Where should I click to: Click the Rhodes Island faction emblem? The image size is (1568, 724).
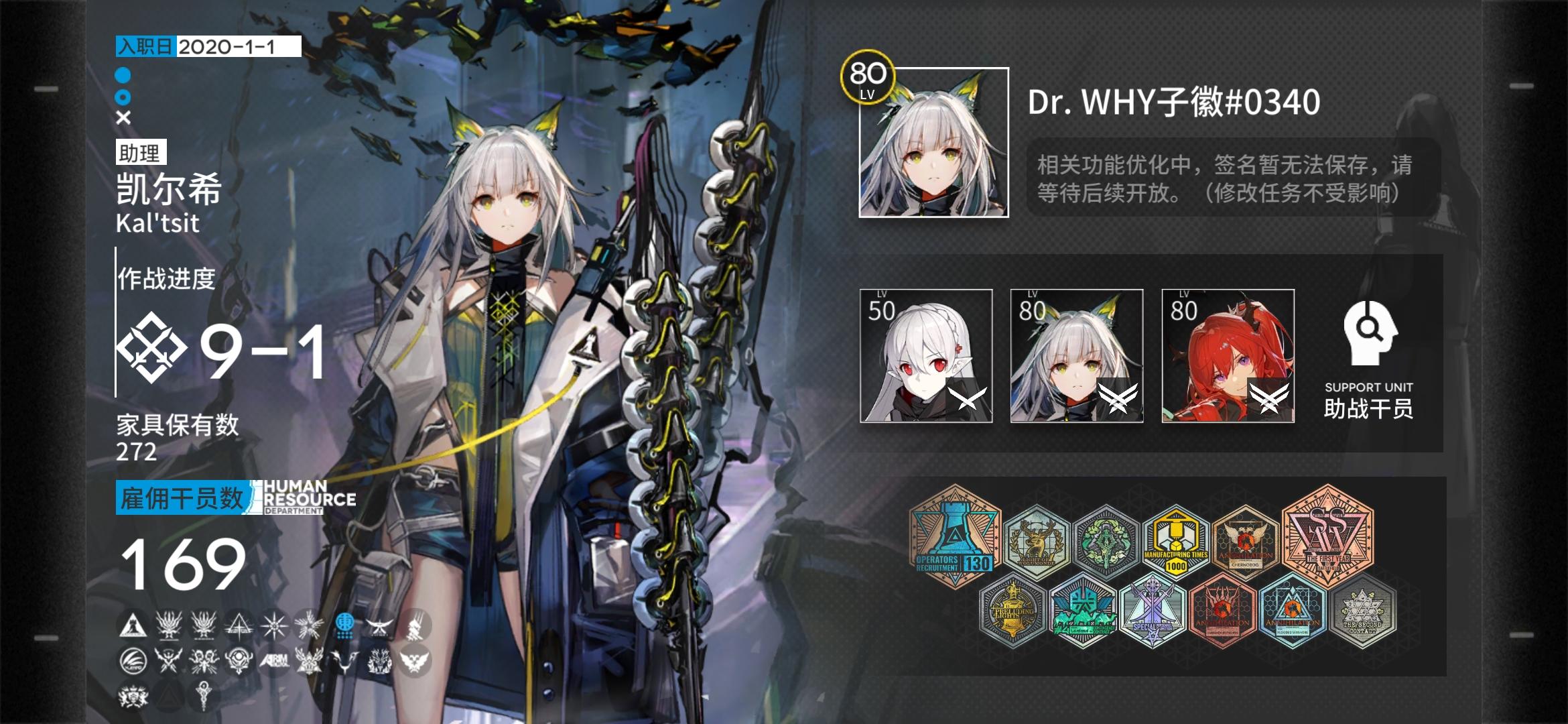[x=132, y=626]
